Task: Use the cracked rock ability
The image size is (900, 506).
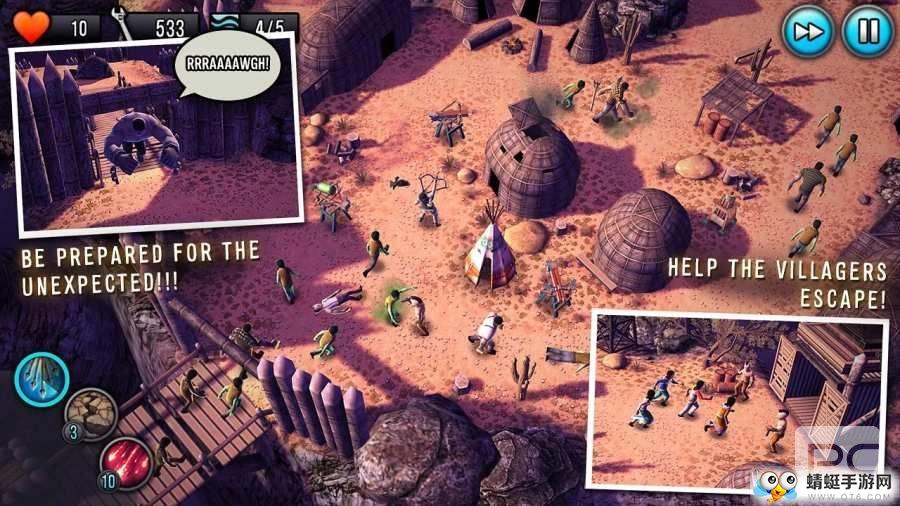Action: (x=91, y=414)
